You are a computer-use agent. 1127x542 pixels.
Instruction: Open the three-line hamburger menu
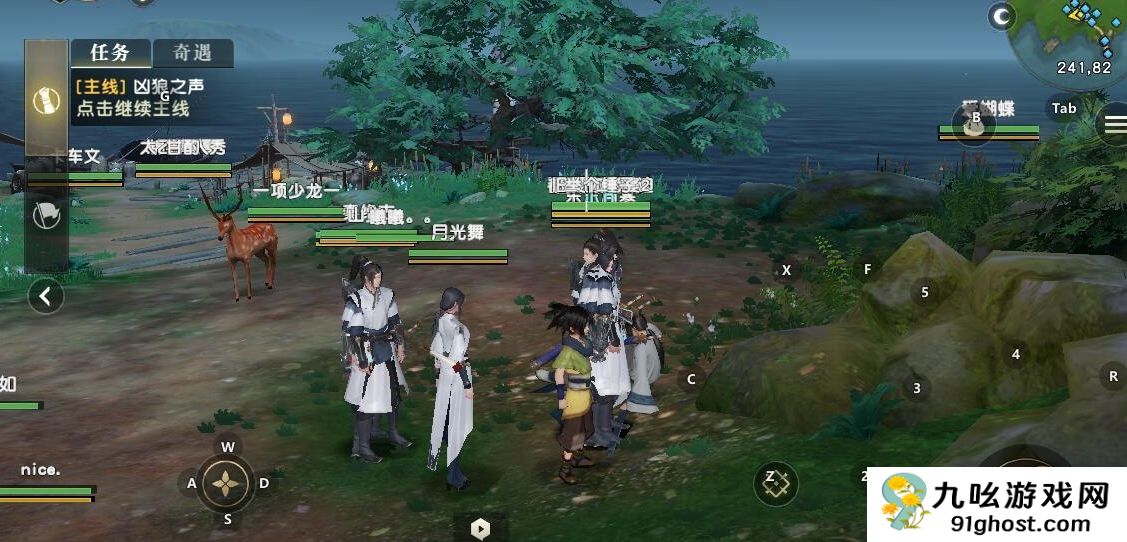[x=1113, y=124]
